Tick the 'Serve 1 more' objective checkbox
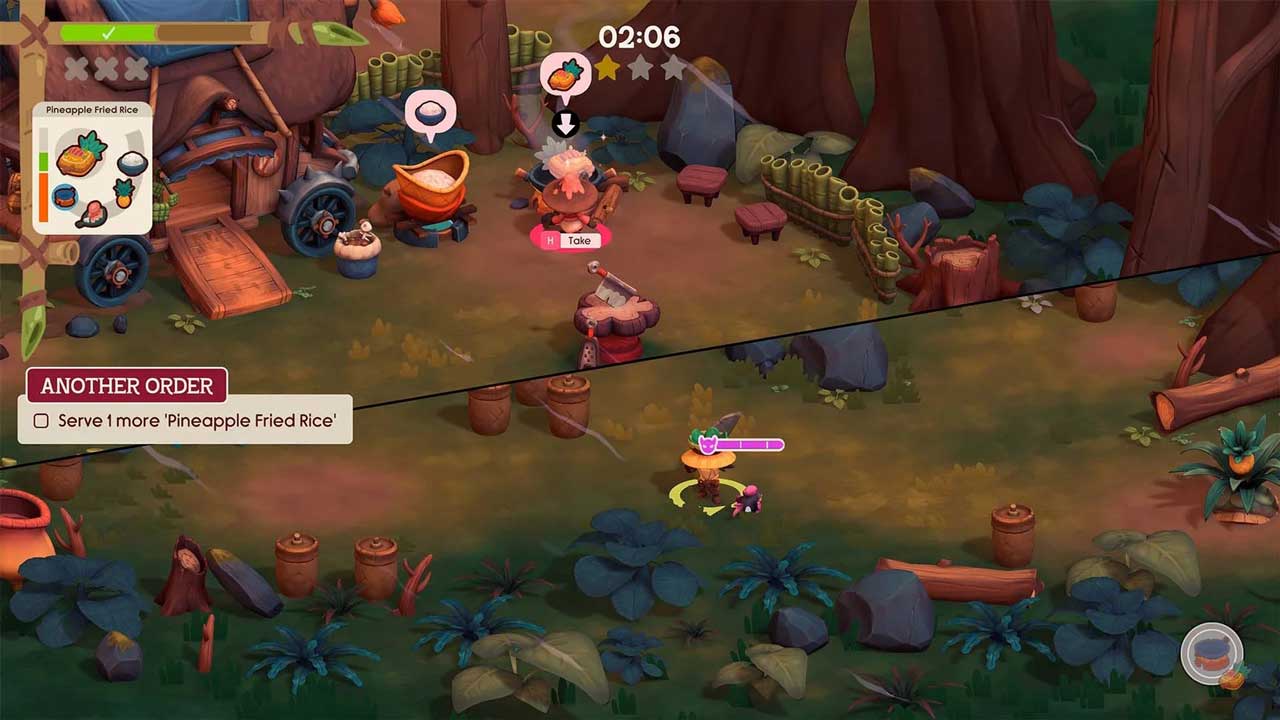This screenshot has width=1280, height=720. pyautogui.click(x=41, y=421)
